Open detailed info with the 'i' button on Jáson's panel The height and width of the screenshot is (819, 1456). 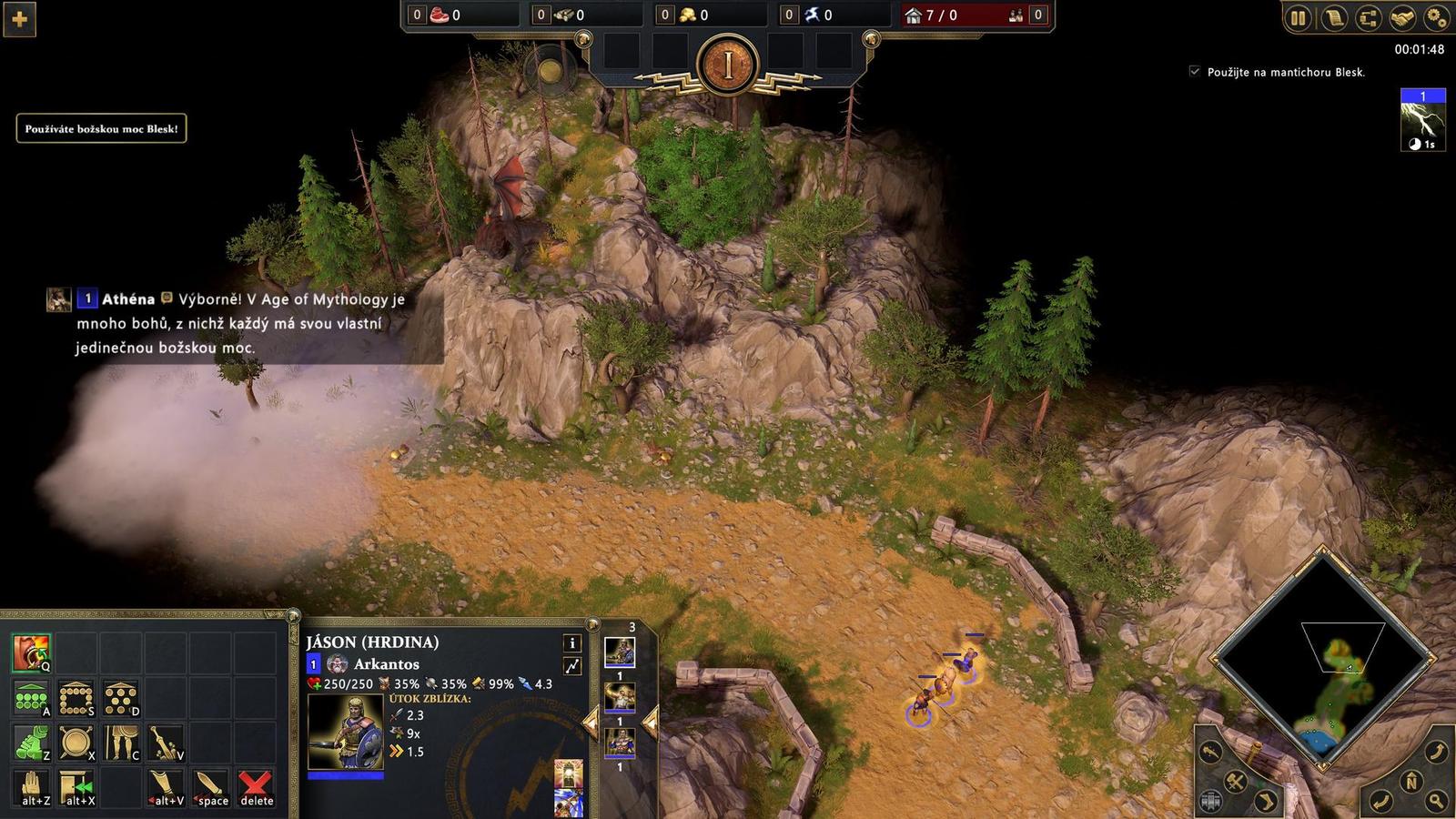(571, 643)
